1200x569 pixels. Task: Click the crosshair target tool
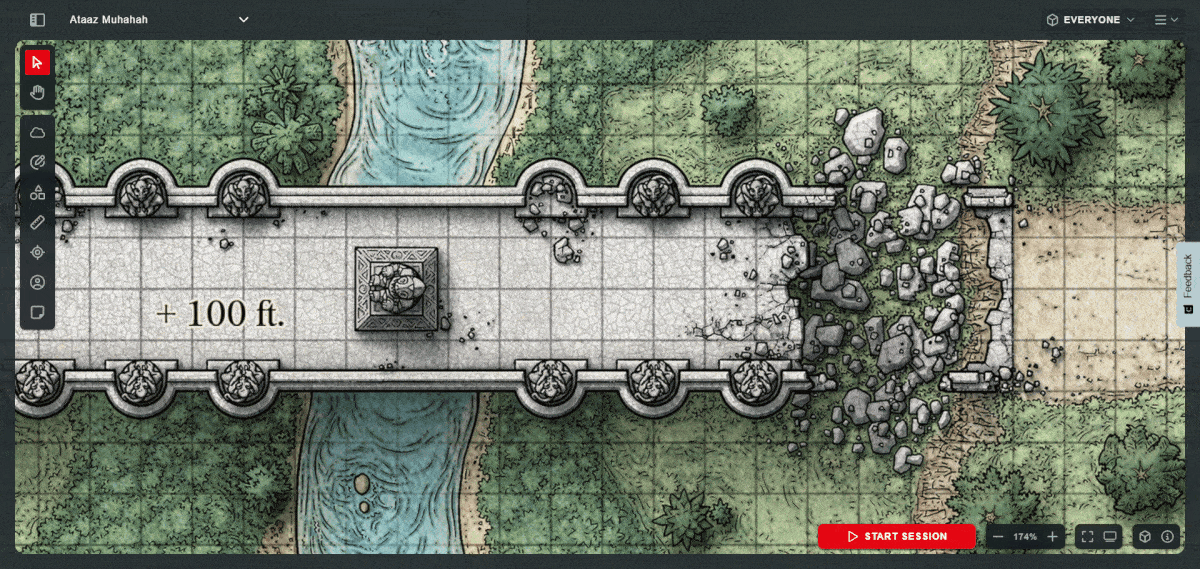37,252
